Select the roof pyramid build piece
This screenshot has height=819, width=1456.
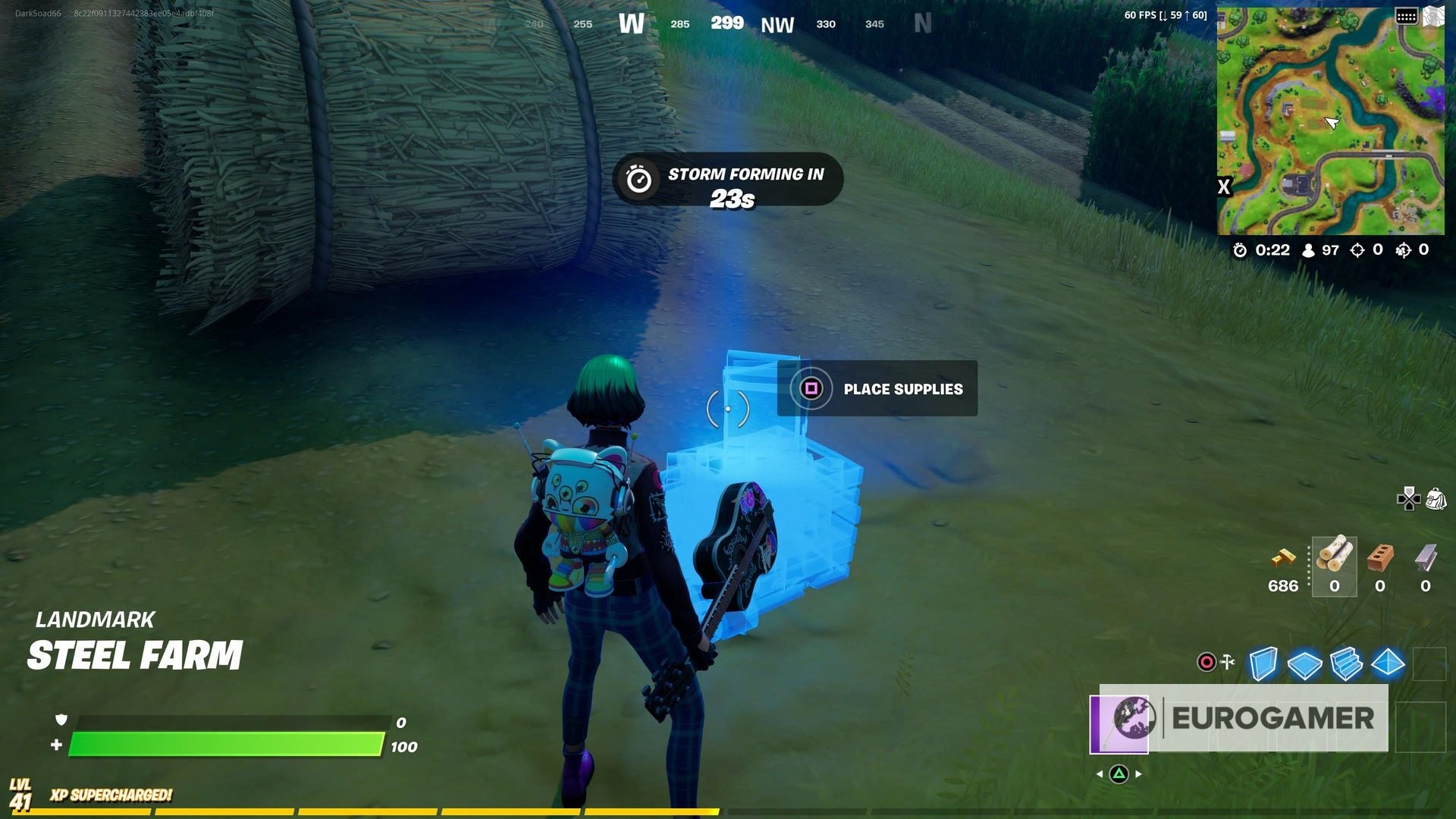[1388, 664]
